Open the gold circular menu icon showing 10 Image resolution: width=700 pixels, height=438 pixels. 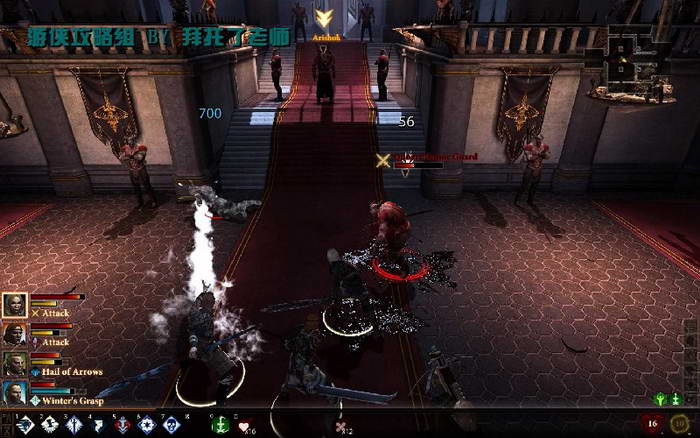pos(680,424)
